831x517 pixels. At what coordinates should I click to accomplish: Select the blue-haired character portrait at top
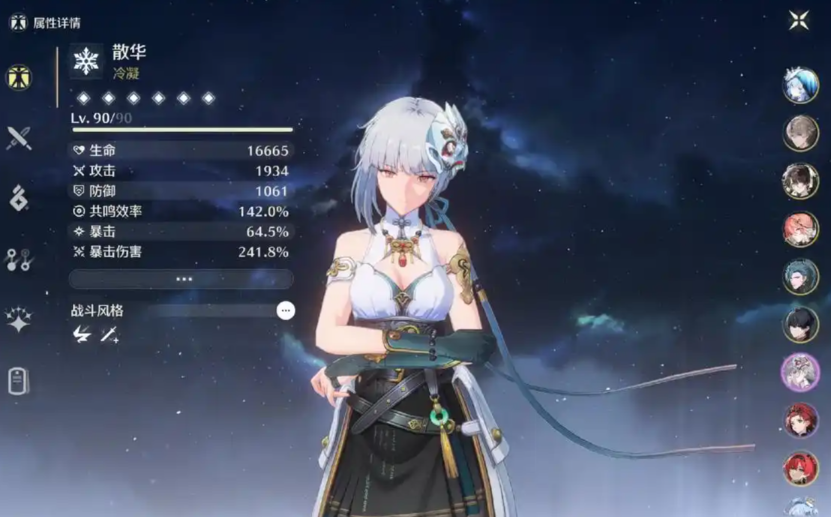(x=800, y=85)
